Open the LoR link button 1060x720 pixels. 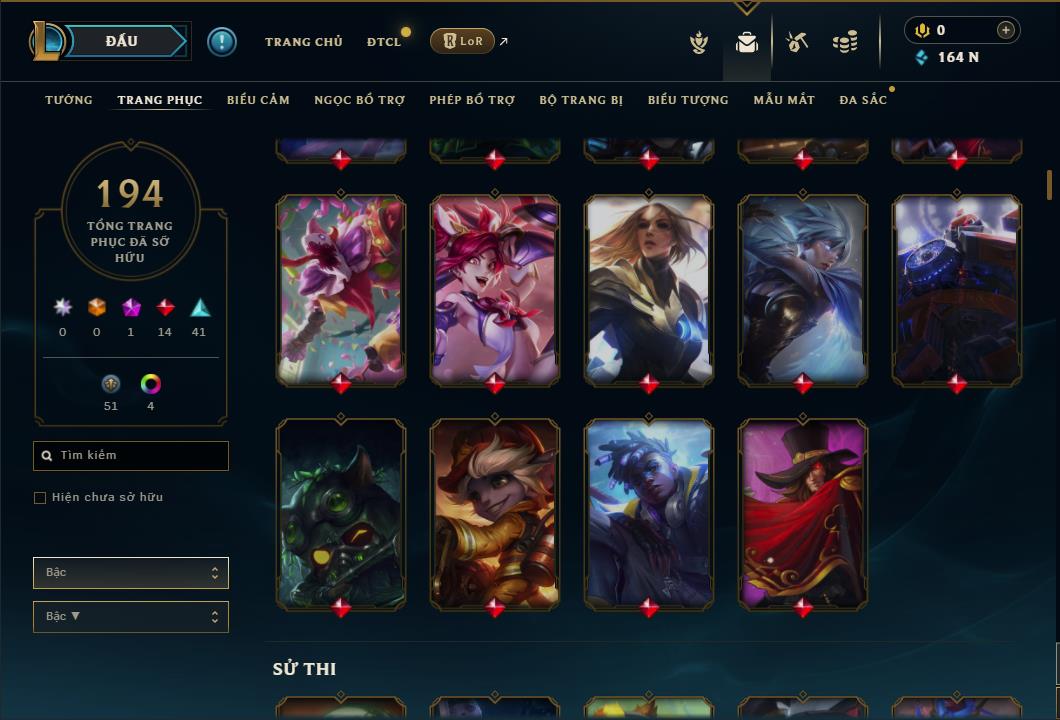click(x=461, y=41)
